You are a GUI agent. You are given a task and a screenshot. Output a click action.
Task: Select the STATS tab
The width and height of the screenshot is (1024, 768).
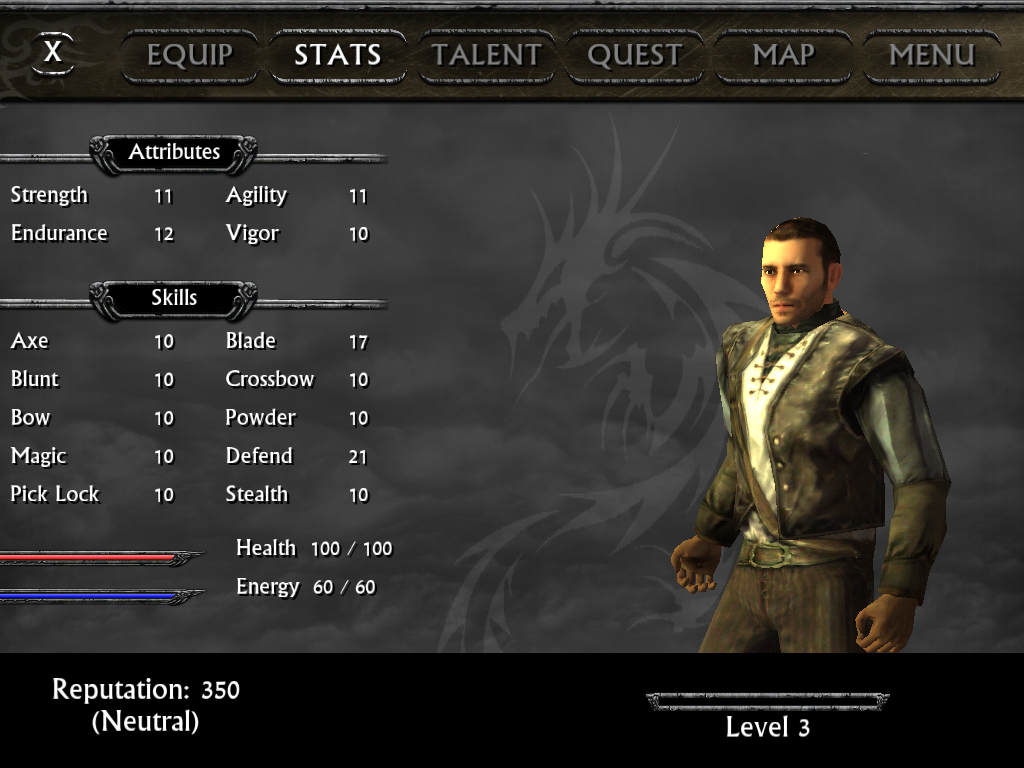tap(337, 55)
